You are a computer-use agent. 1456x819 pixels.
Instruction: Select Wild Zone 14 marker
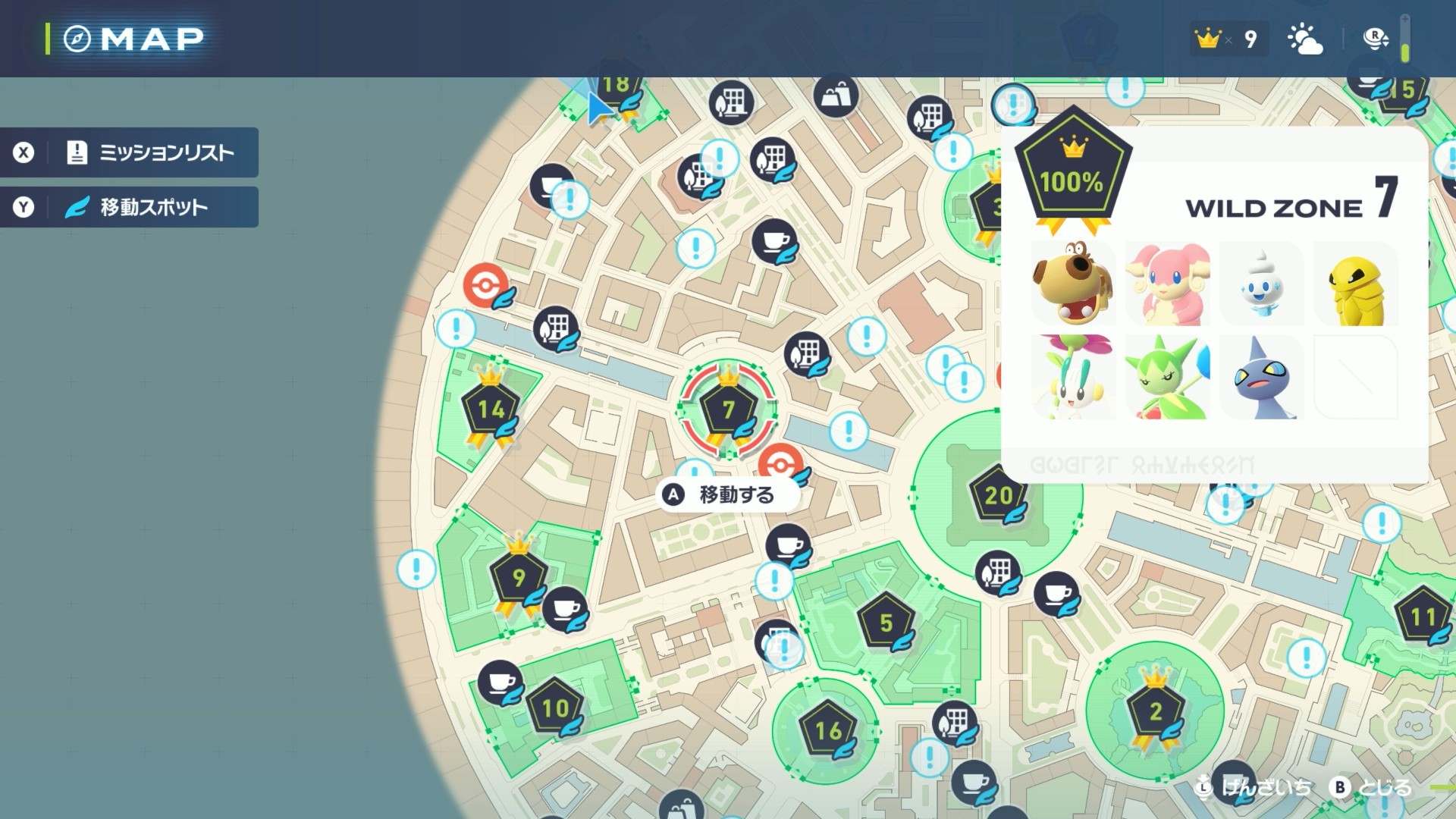pos(491,410)
